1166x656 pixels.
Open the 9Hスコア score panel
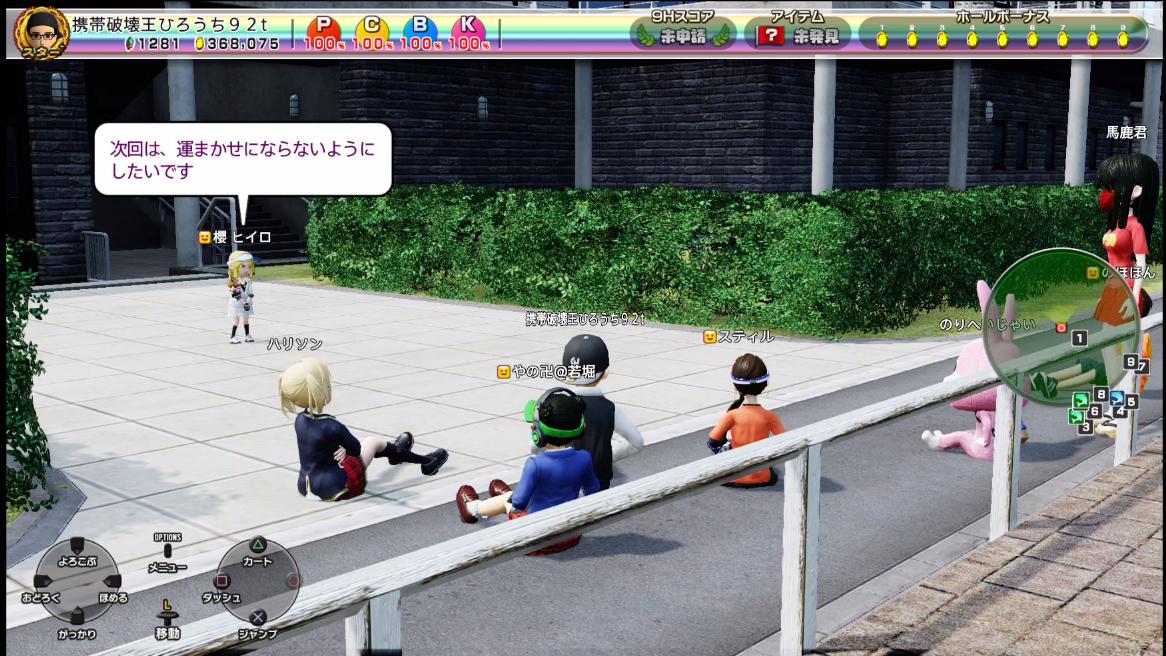[x=685, y=32]
